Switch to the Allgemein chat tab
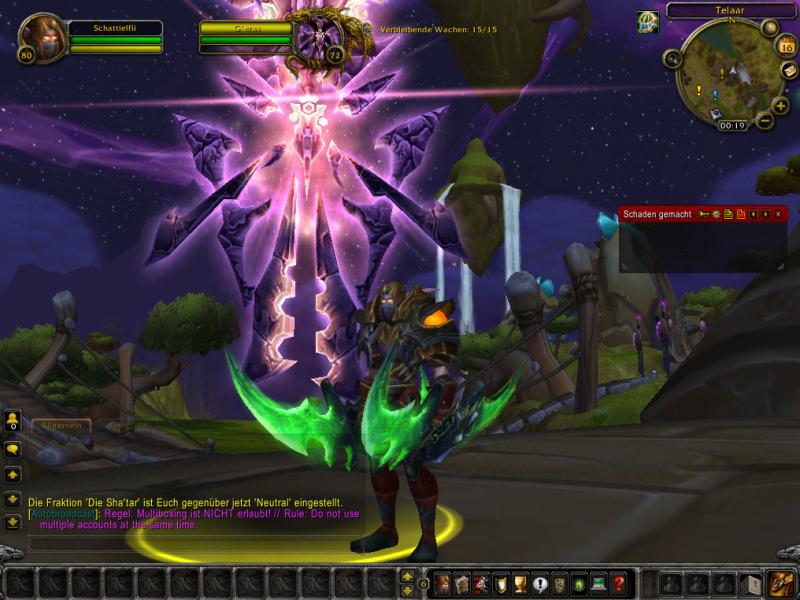 tap(60, 425)
